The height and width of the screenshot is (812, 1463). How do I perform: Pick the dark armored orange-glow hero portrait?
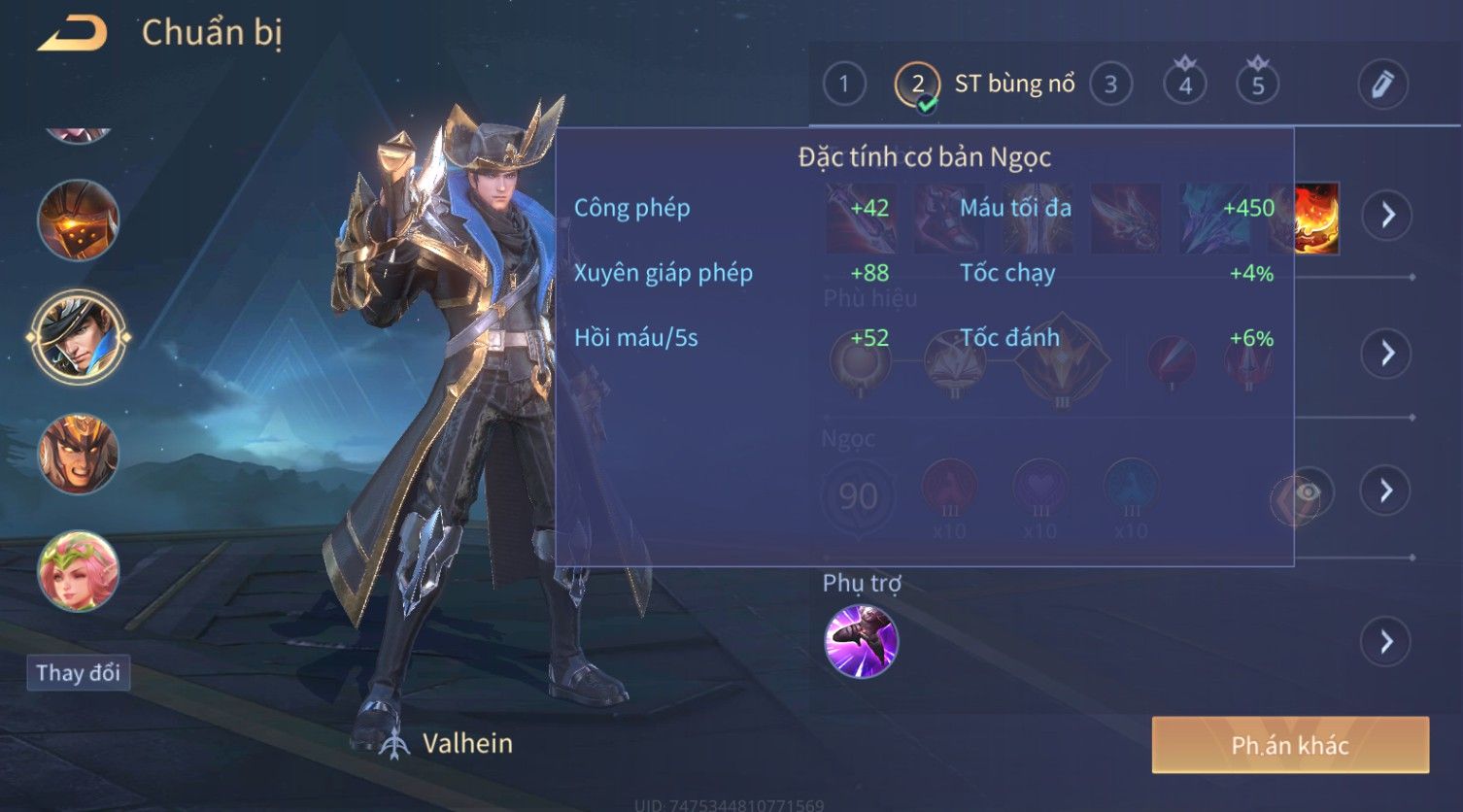[78, 220]
